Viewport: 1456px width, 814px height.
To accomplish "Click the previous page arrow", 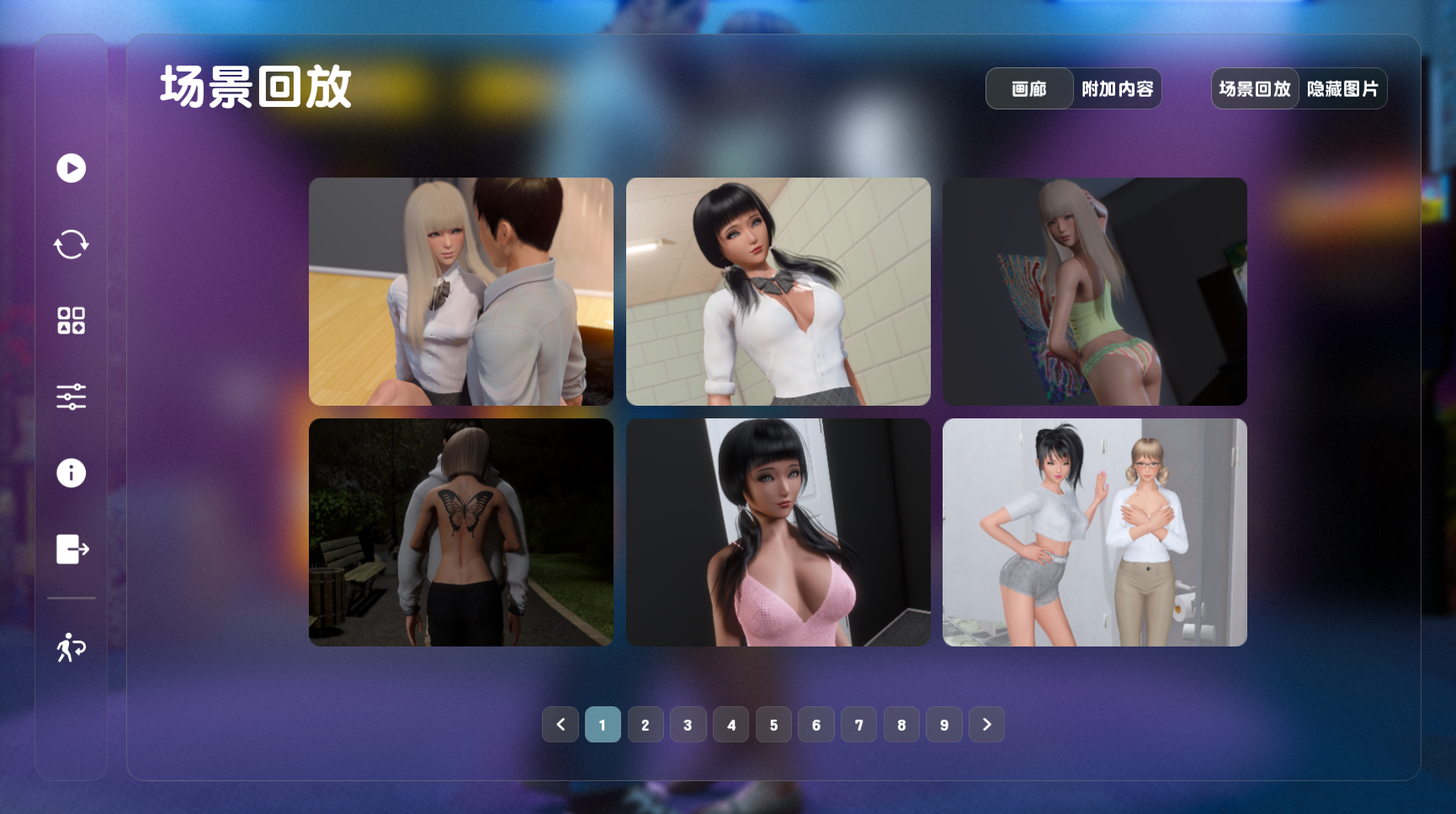I will [561, 725].
